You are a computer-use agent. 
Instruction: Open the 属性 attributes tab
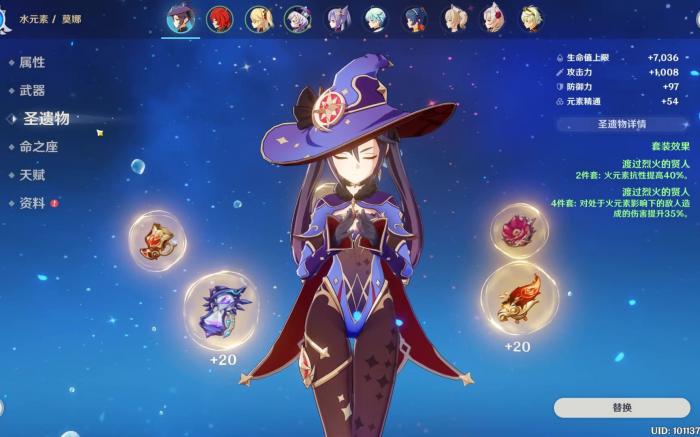click(x=32, y=62)
